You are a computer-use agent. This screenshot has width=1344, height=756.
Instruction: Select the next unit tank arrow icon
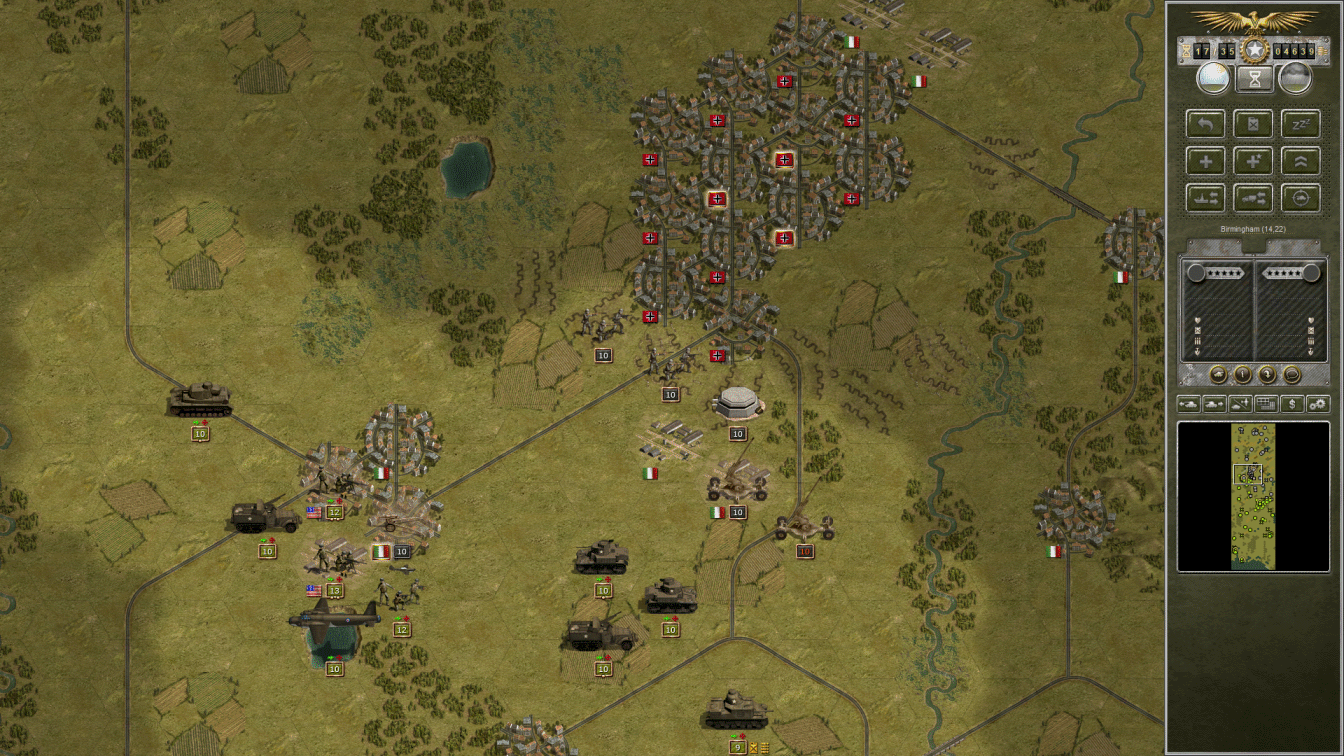1214,404
